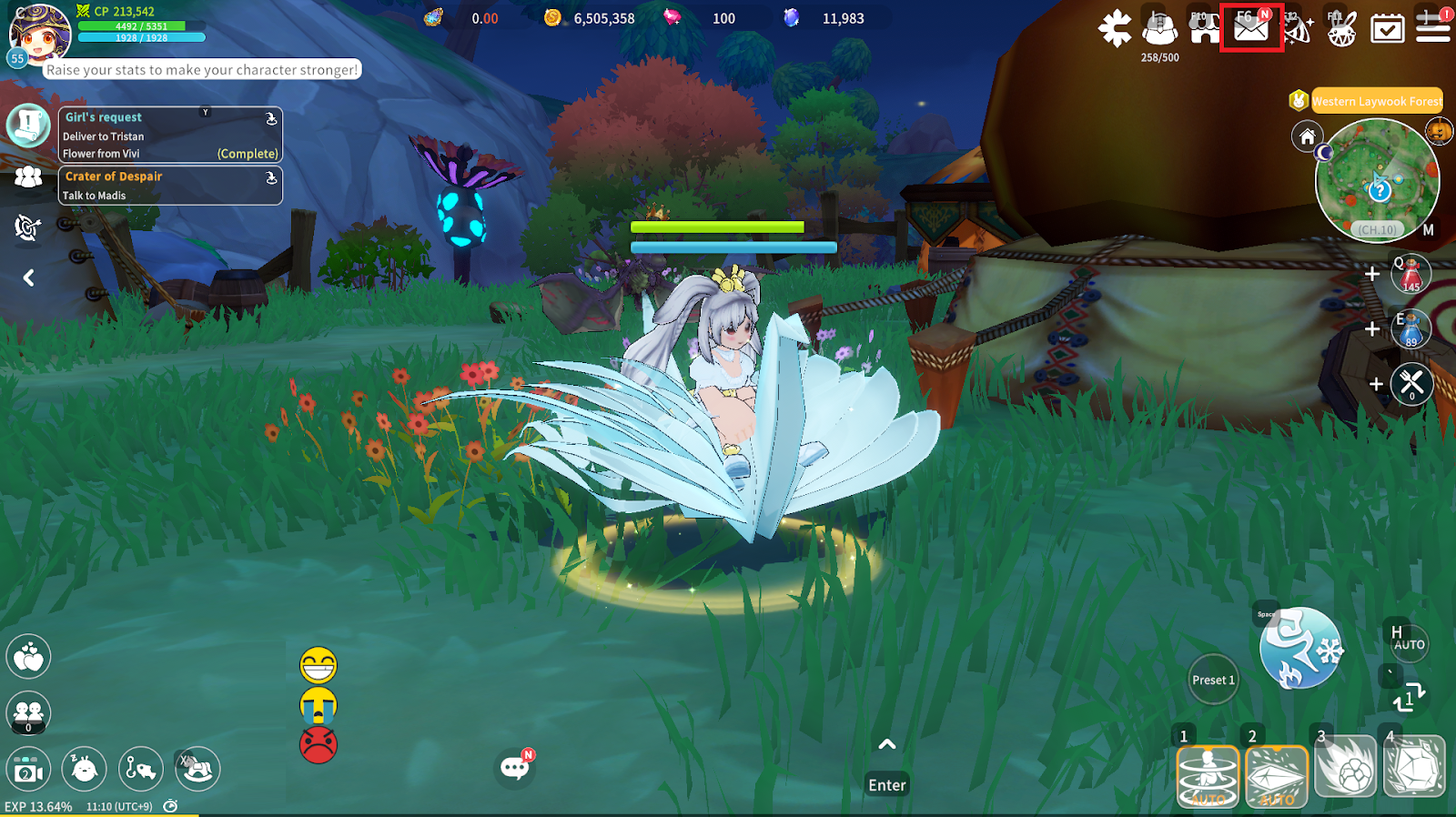Activate skill slot 3 fireball ability

click(1345, 772)
